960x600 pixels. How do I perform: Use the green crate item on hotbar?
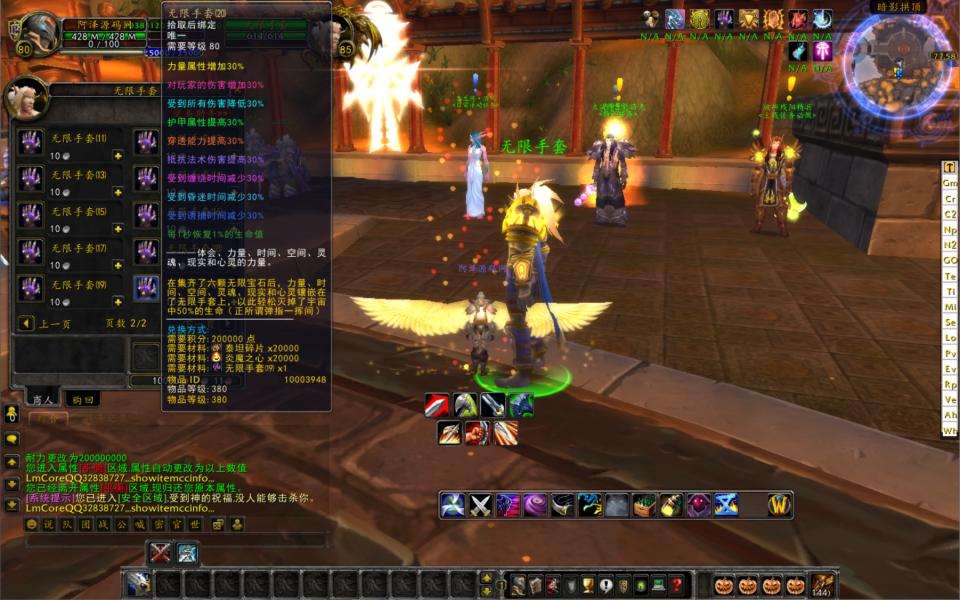644,506
